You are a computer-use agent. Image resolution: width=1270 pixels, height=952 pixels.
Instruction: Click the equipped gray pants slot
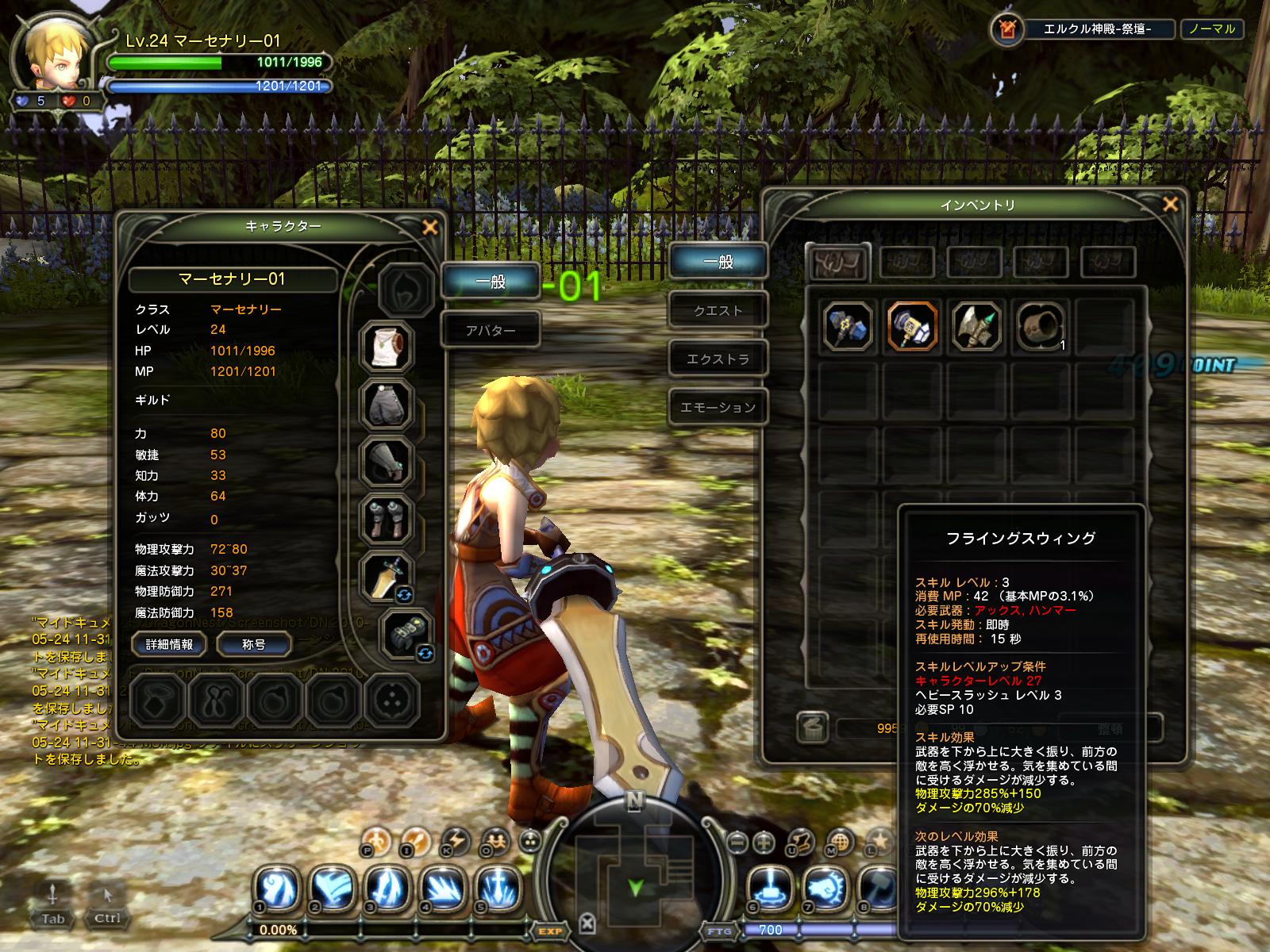click(x=387, y=404)
